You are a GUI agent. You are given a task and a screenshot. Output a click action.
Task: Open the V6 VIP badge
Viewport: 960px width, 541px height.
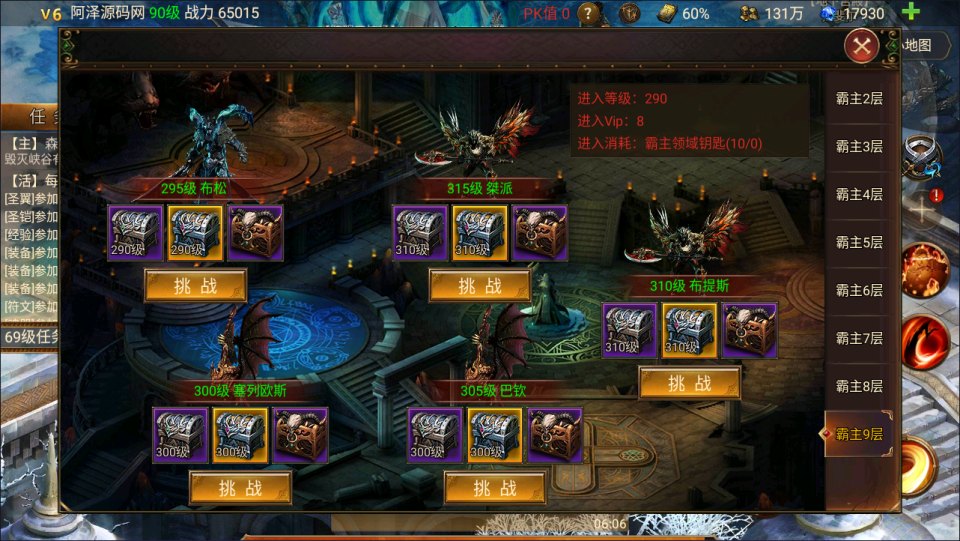point(51,13)
